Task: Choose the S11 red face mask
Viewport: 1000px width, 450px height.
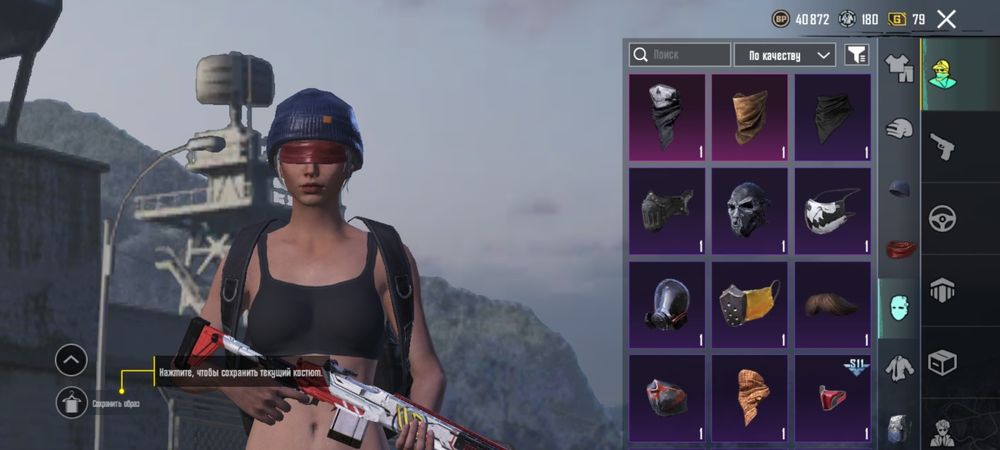Action: pos(832,397)
